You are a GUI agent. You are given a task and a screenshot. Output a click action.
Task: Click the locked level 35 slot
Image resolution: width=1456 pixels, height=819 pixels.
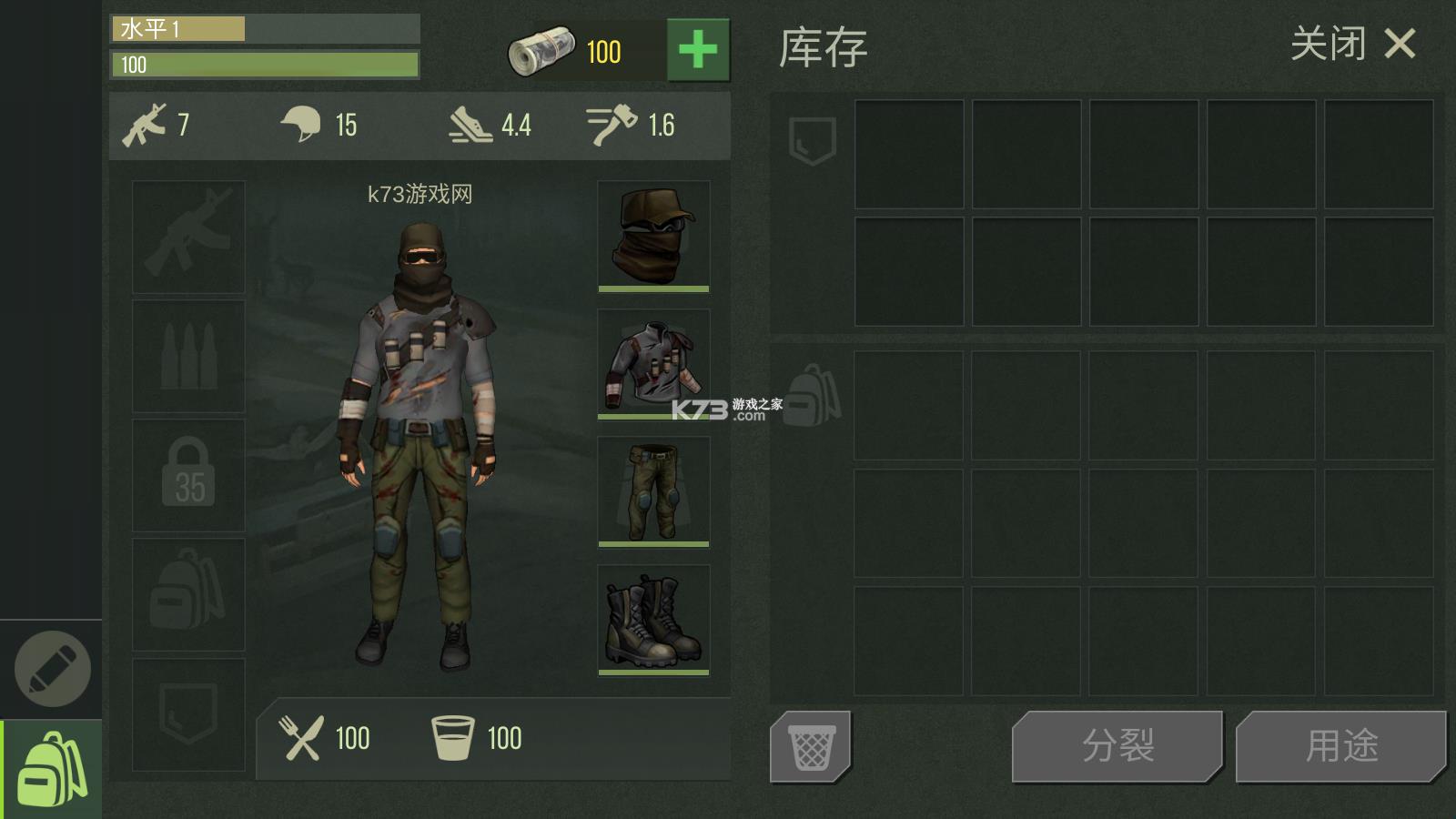point(187,474)
